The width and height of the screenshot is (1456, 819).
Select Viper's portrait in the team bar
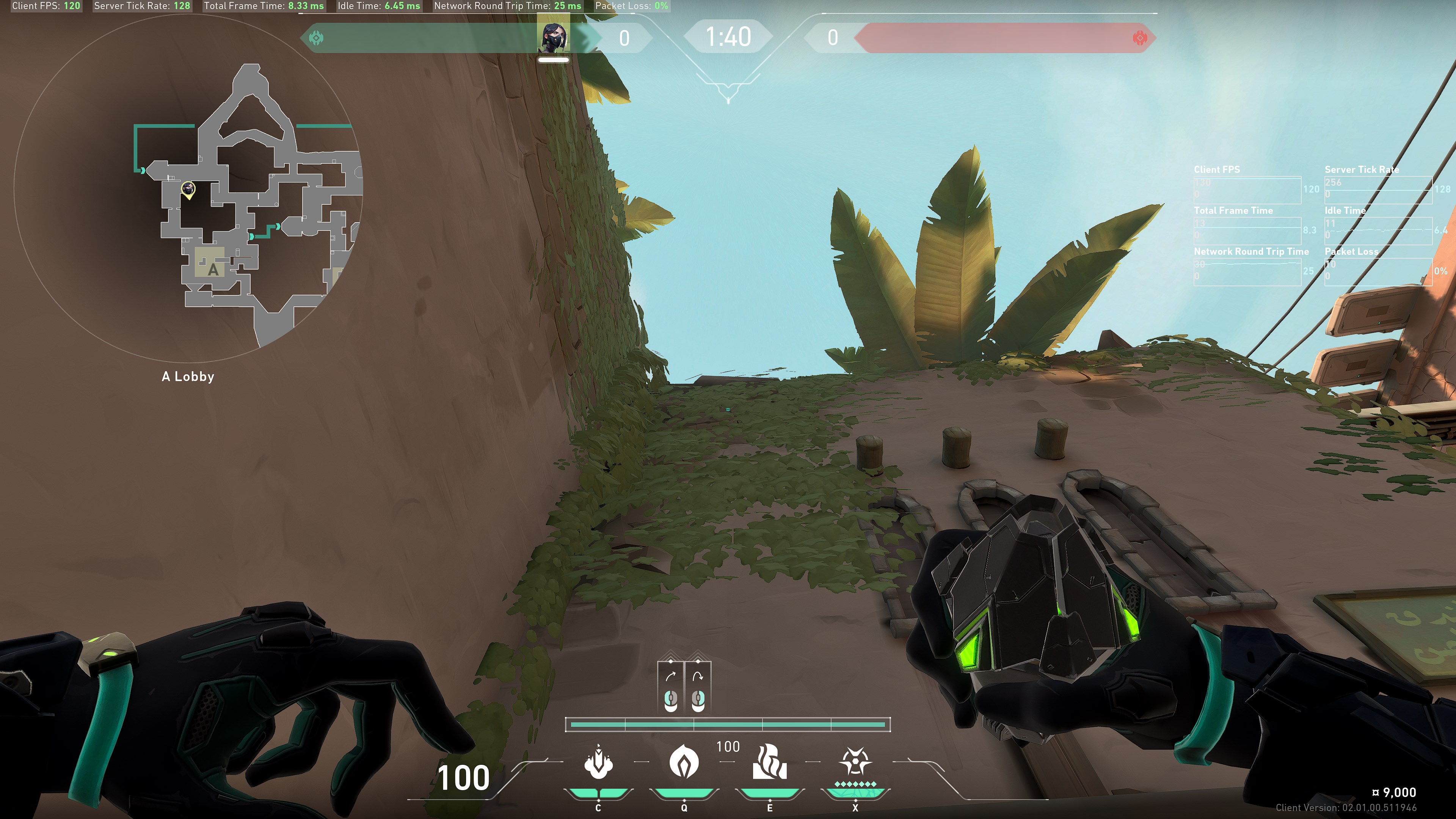point(553,38)
